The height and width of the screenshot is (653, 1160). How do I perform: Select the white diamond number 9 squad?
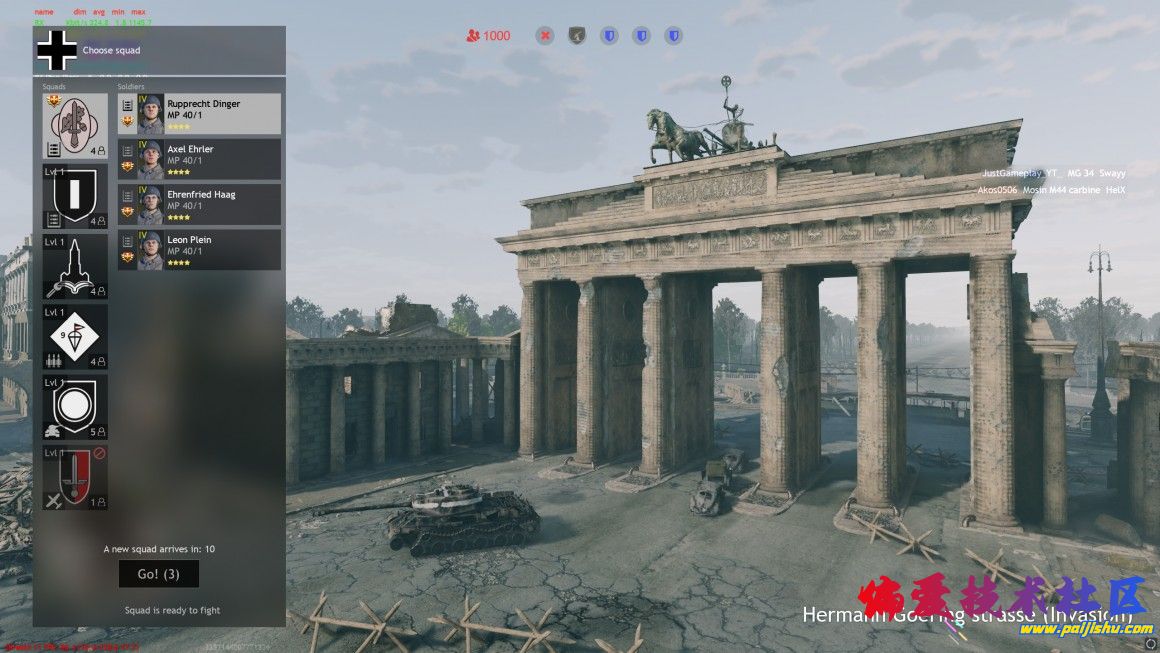75,337
